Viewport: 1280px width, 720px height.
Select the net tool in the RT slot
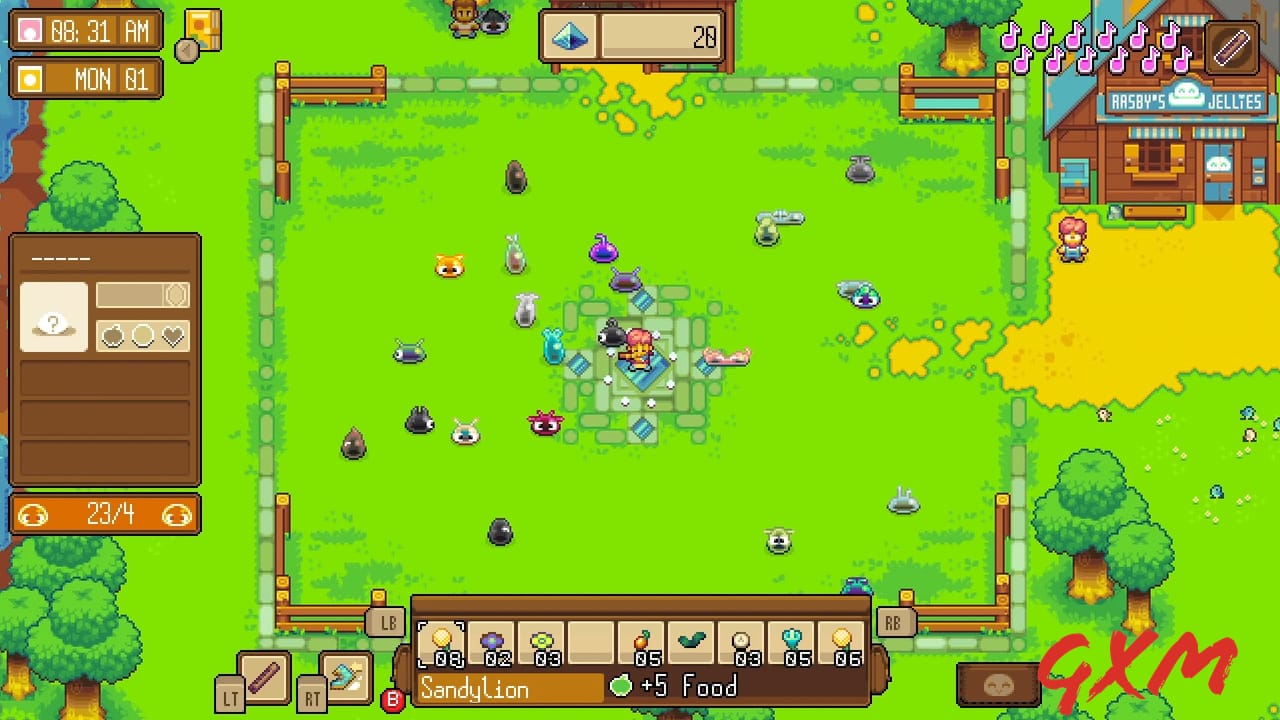[345, 678]
